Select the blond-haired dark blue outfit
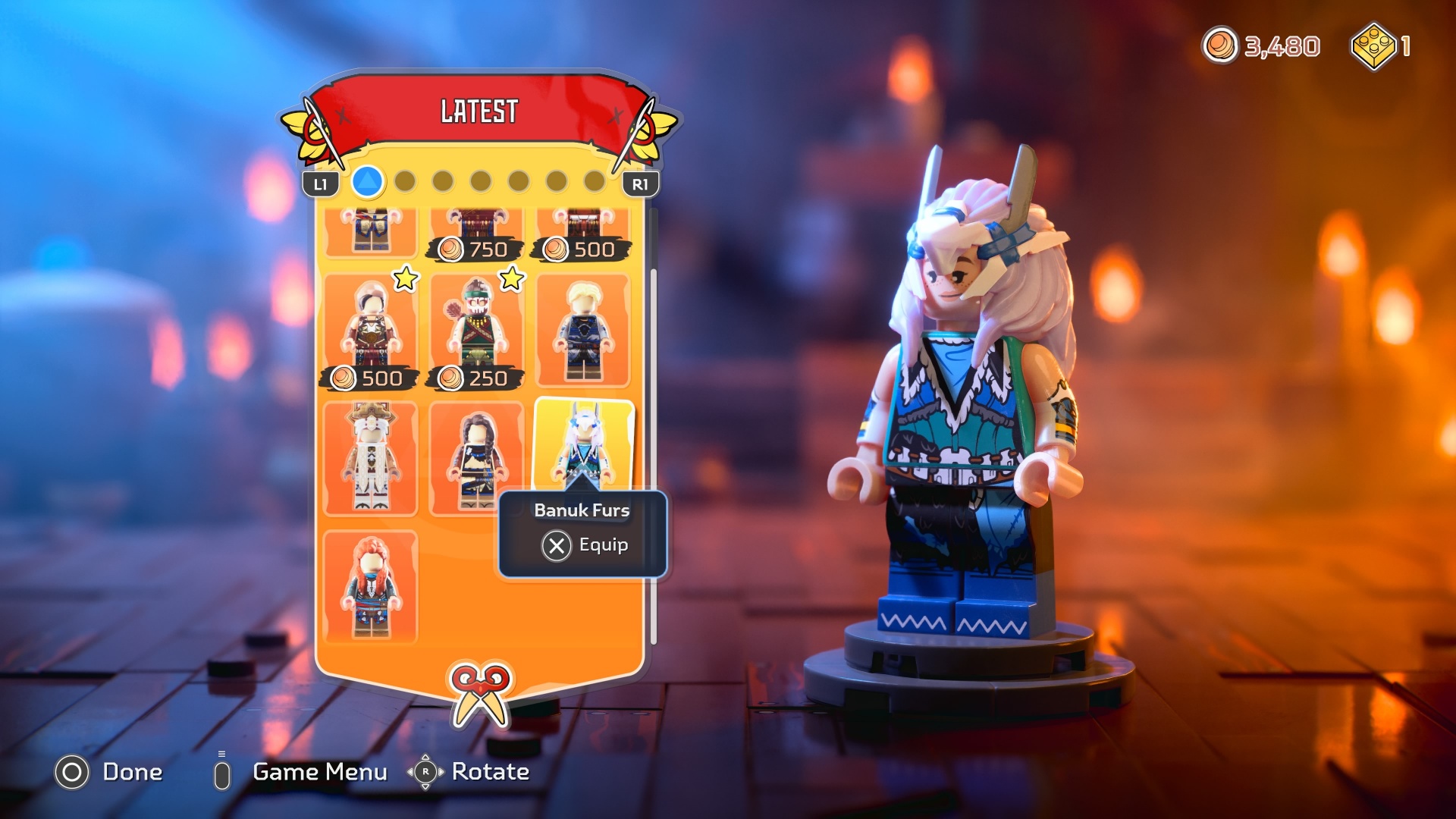 tap(583, 331)
